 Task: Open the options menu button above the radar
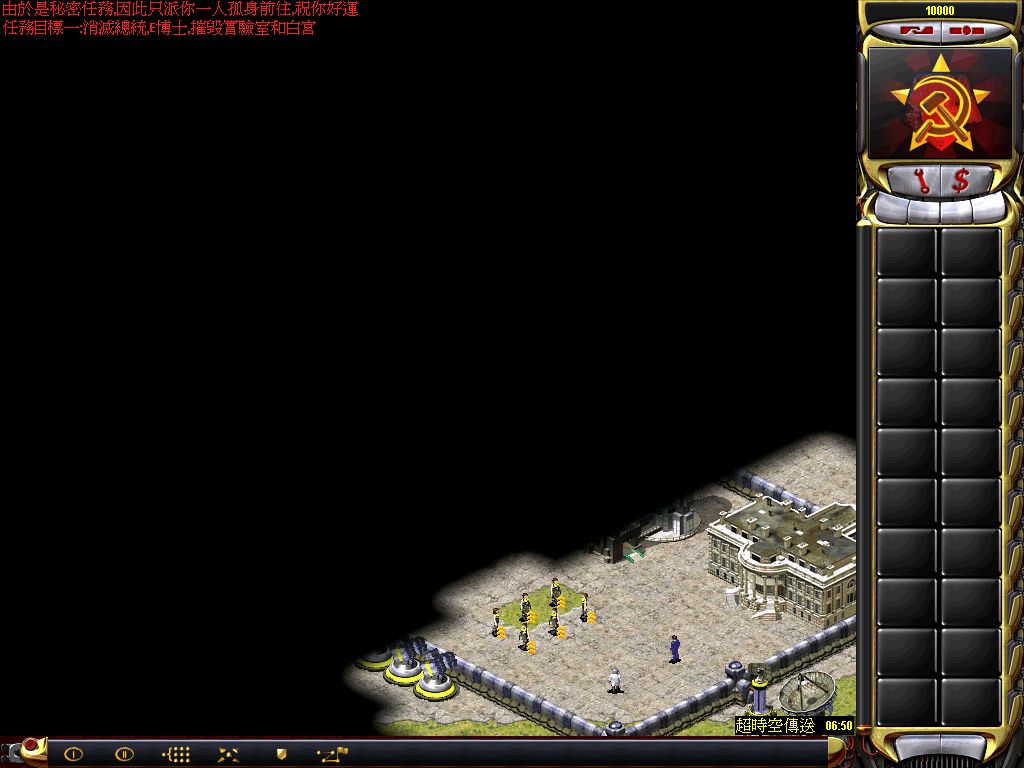click(966, 30)
